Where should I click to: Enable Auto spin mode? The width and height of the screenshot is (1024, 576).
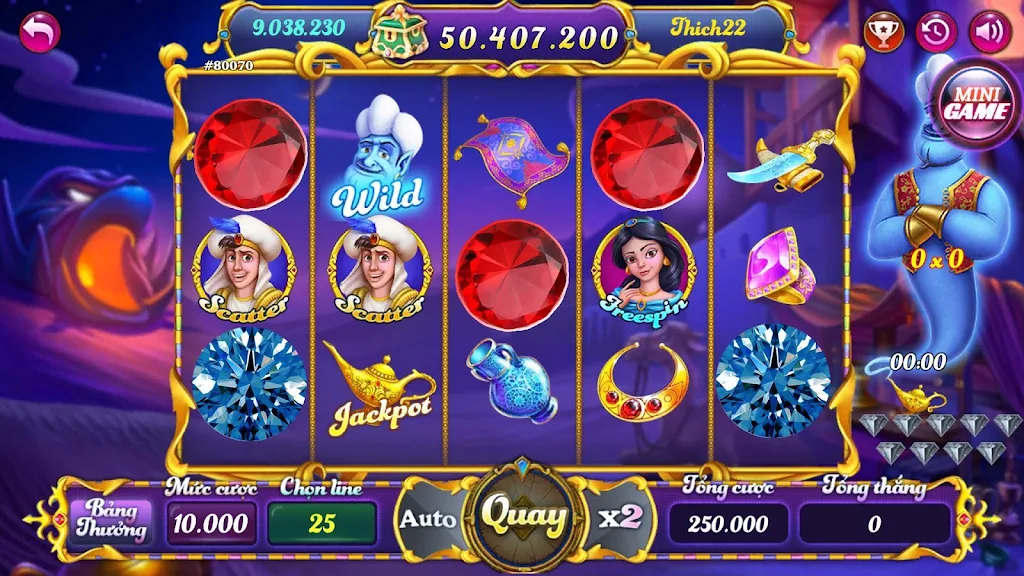pyautogui.click(x=428, y=519)
